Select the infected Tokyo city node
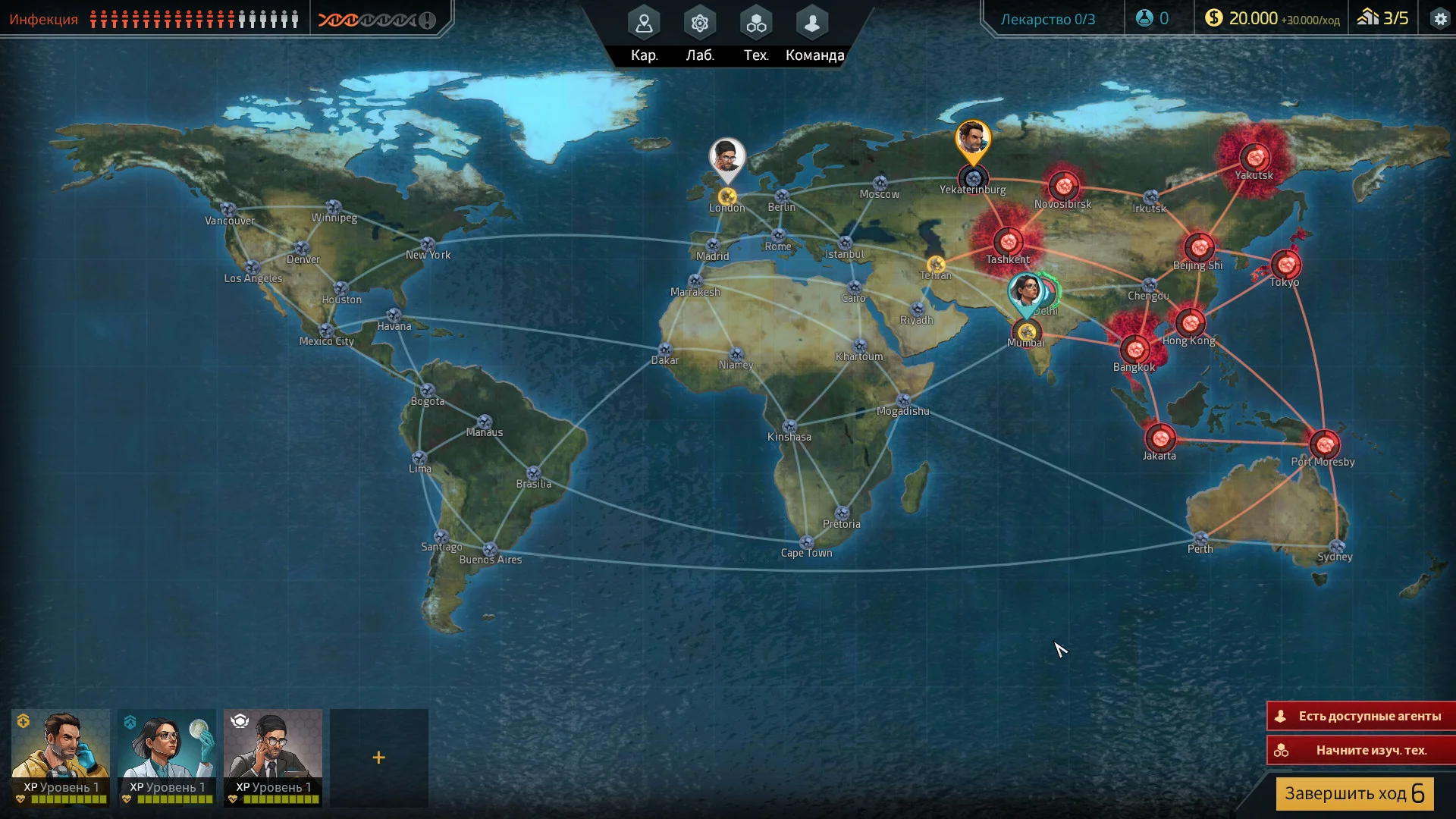This screenshot has height=819, width=1456. [1286, 265]
